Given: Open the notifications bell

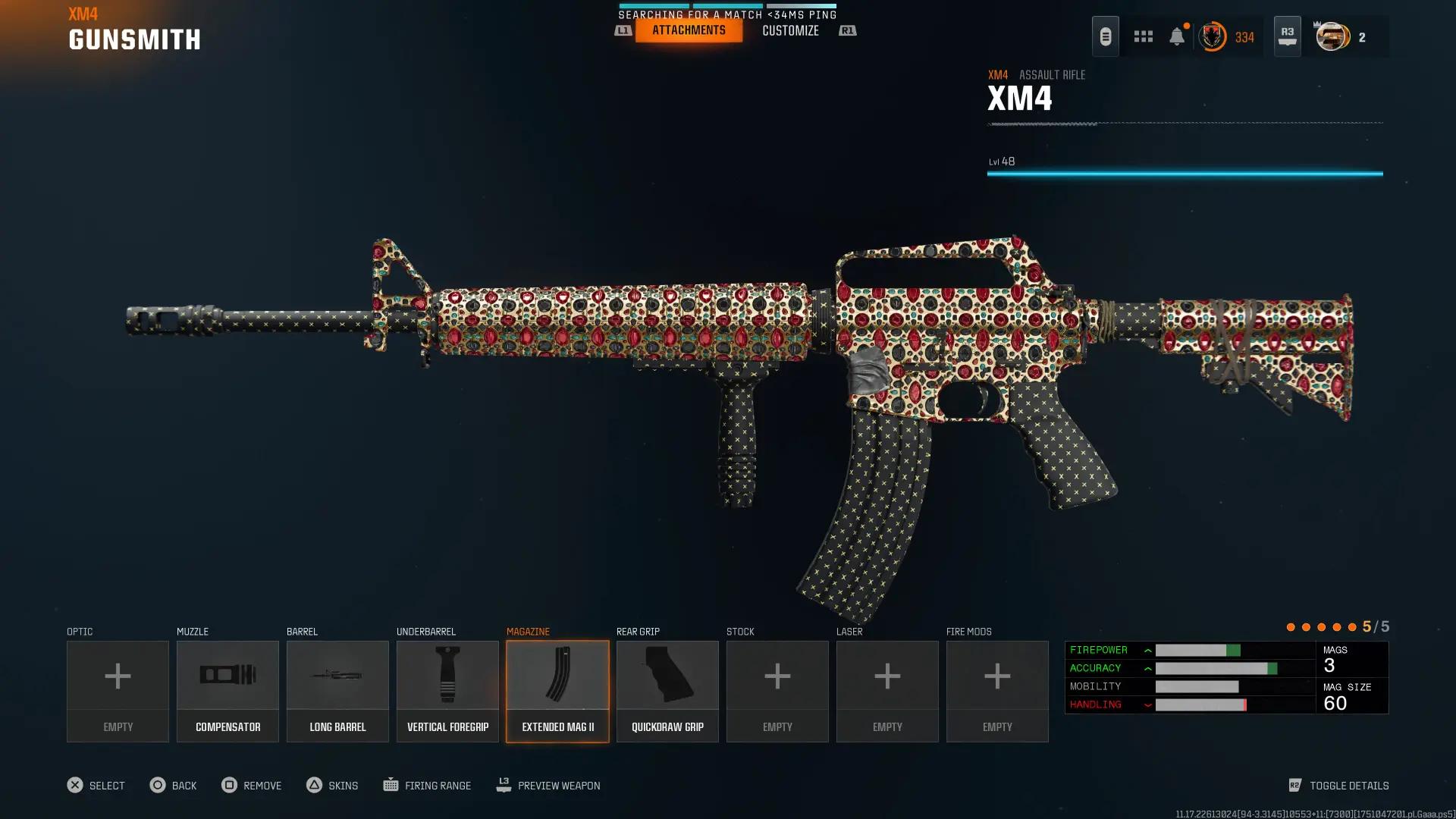Looking at the screenshot, I should click(x=1176, y=36).
